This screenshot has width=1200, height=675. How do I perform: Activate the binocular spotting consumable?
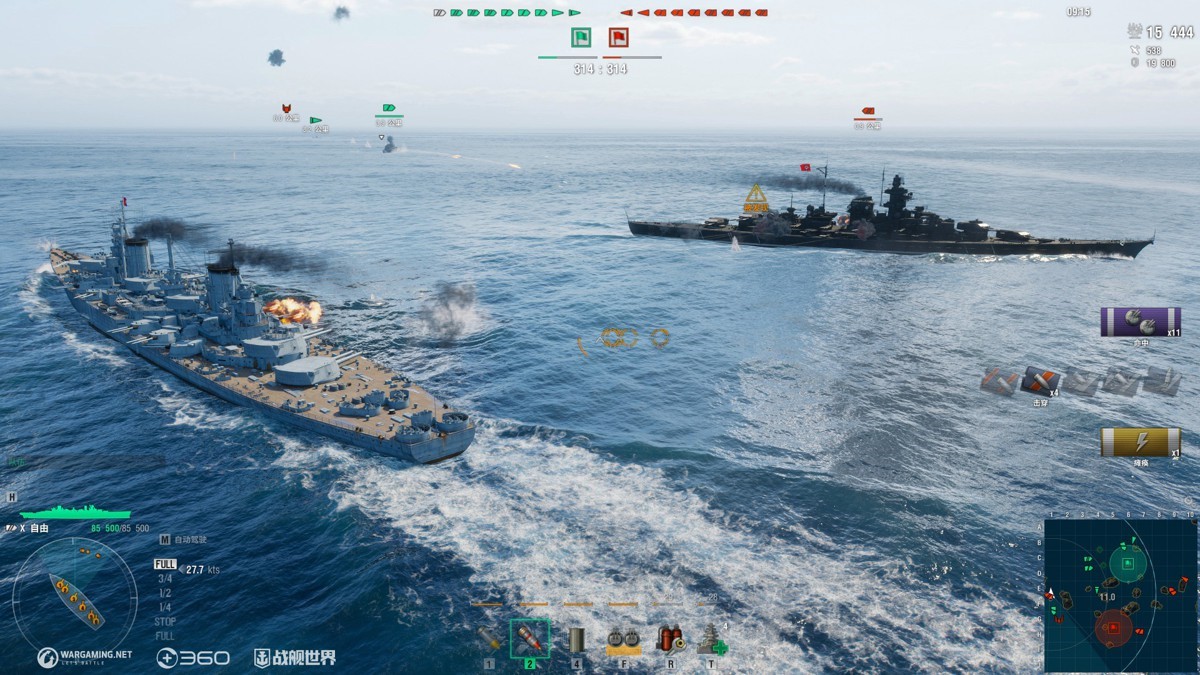623,639
